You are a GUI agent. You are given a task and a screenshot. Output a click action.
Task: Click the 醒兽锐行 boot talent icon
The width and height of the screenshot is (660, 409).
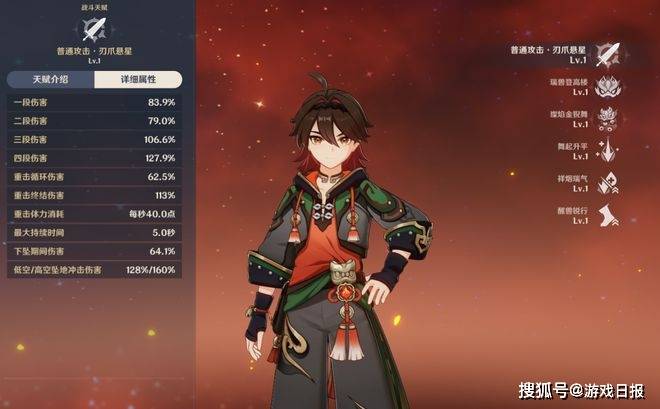pos(606,216)
